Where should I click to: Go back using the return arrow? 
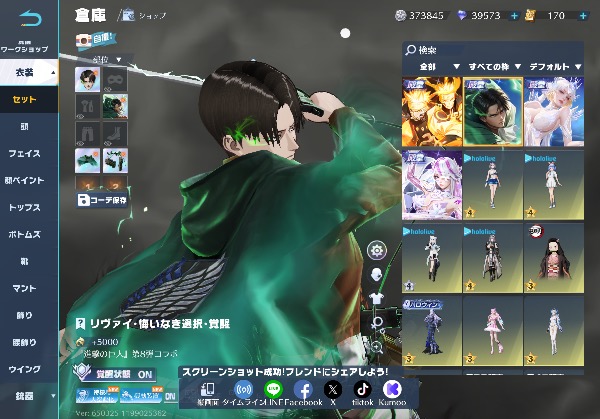31,17
